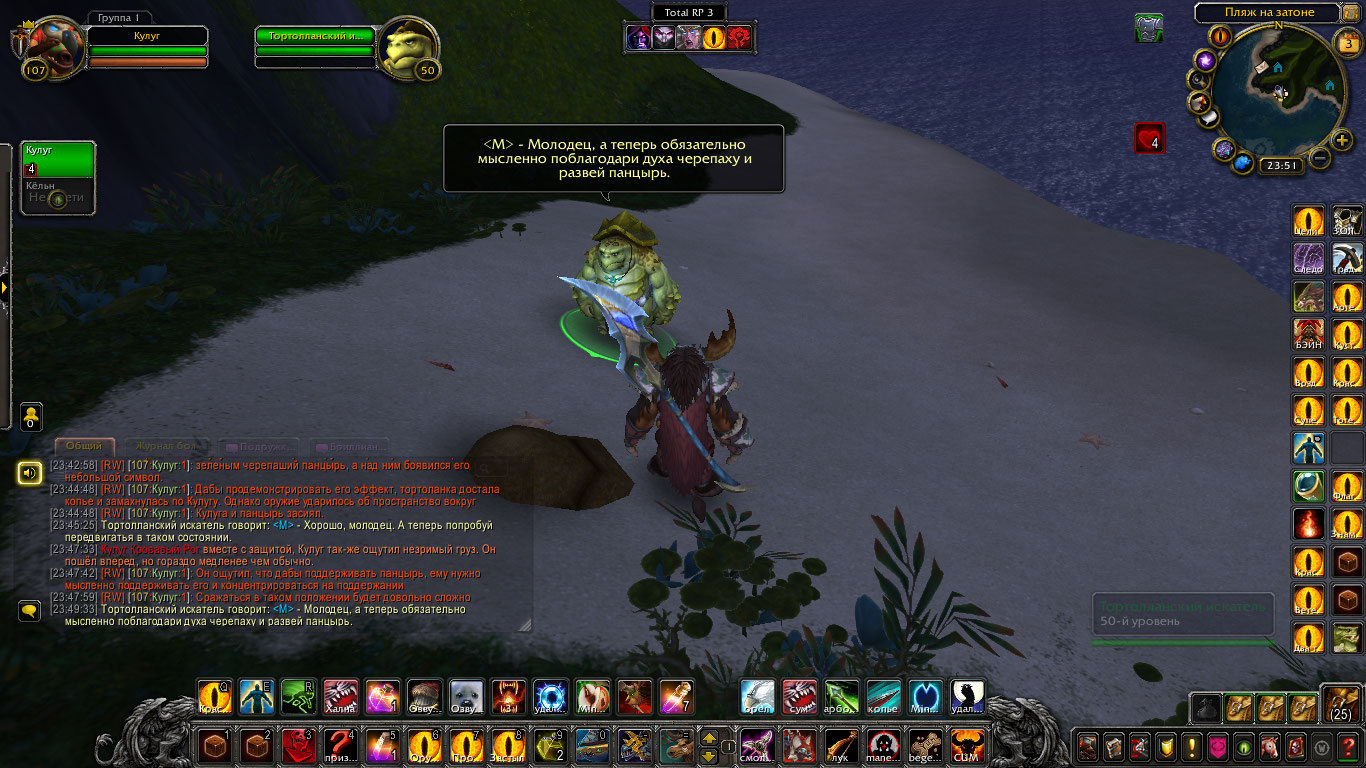This screenshot has height=768, width=1366.
Task: Zoom in the minimap with the plus button
Action: 1342,140
